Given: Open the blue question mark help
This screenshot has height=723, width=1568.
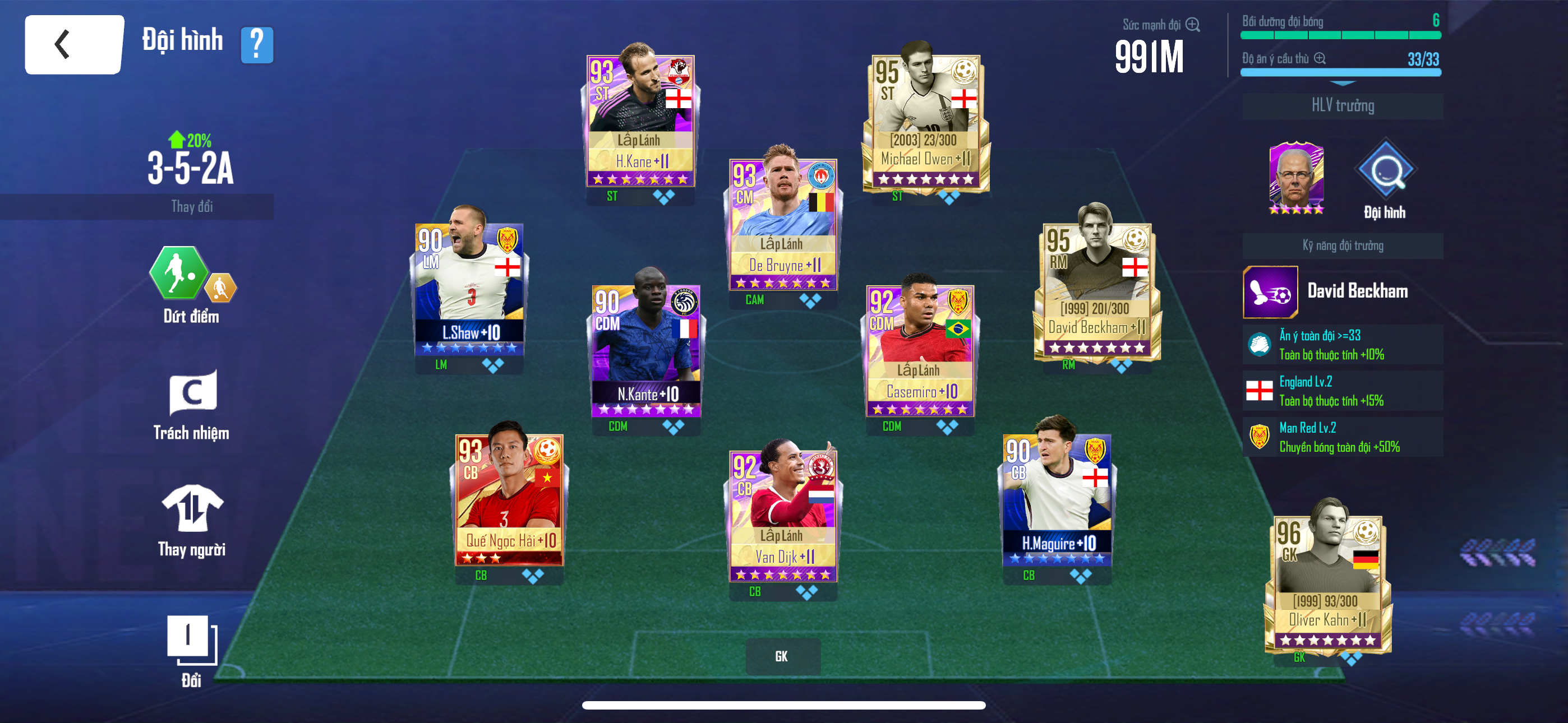Looking at the screenshot, I should click(x=257, y=44).
